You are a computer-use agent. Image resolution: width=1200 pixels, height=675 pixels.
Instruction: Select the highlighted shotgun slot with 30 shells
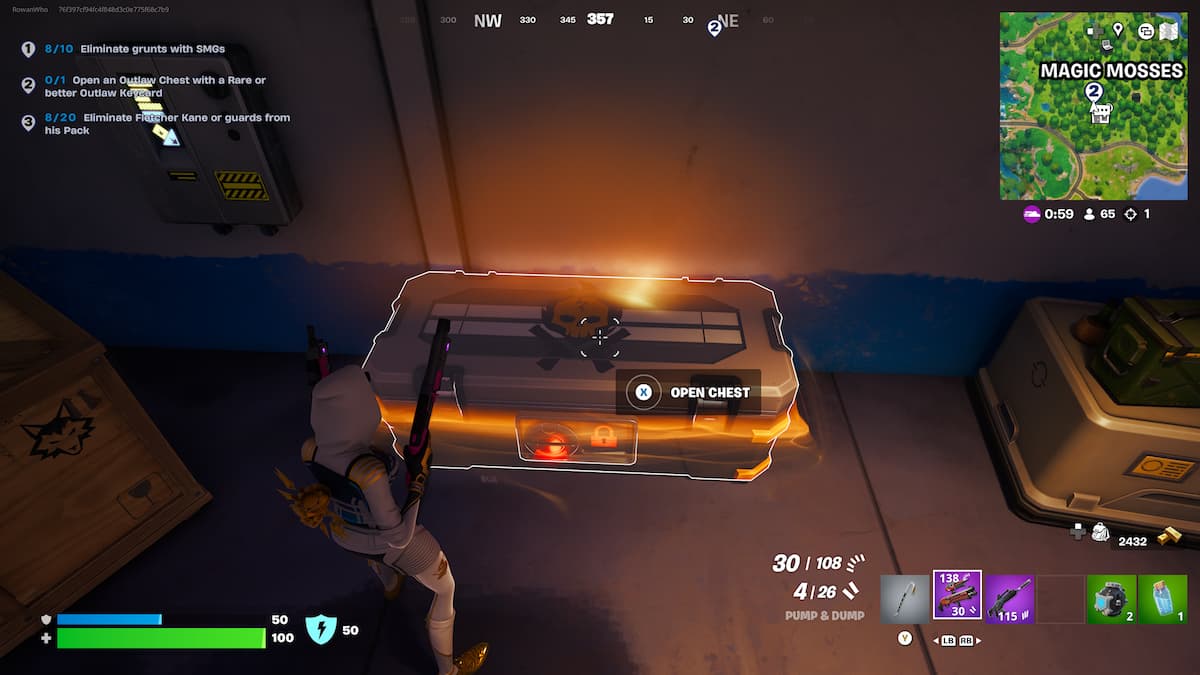(957, 596)
